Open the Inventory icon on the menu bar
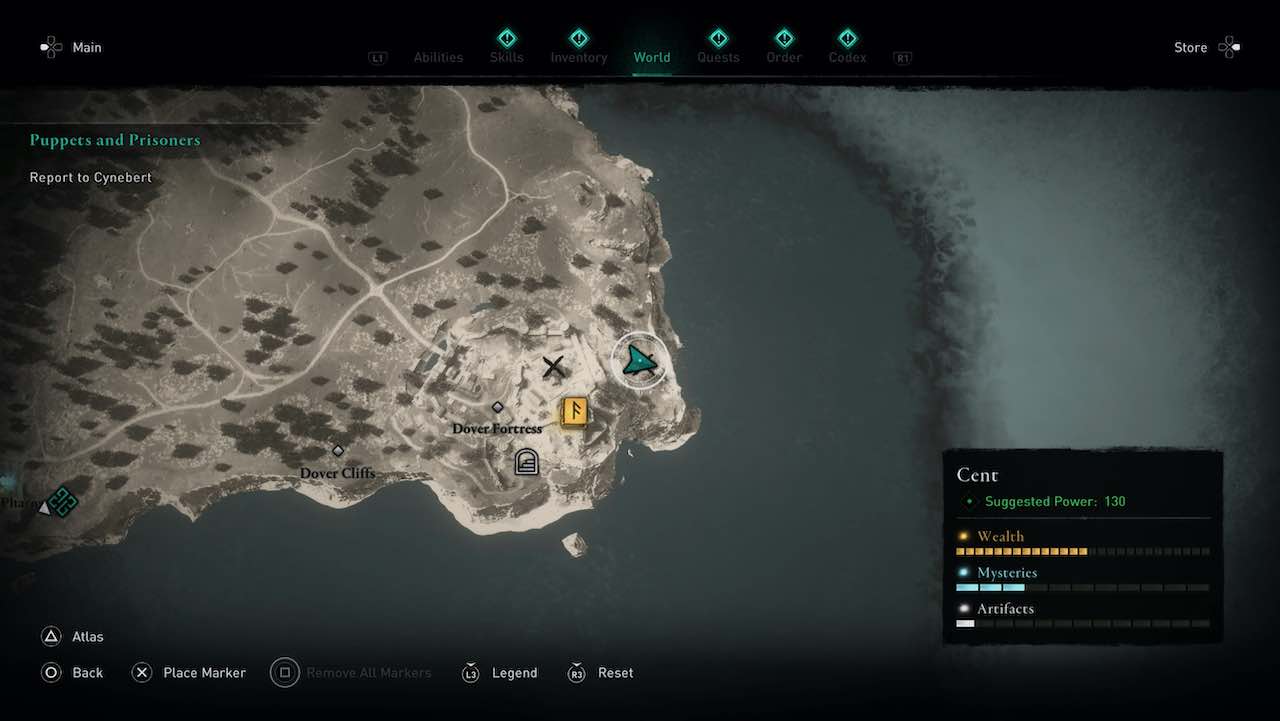The height and width of the screenshot is (721, 1280). pos(579,38)
